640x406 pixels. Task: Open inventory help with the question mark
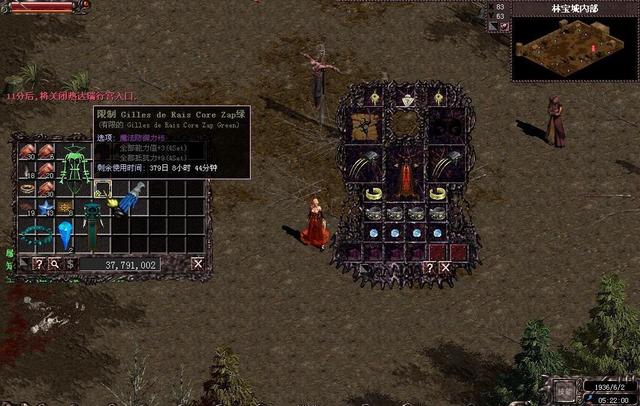(x=39, y=264)
